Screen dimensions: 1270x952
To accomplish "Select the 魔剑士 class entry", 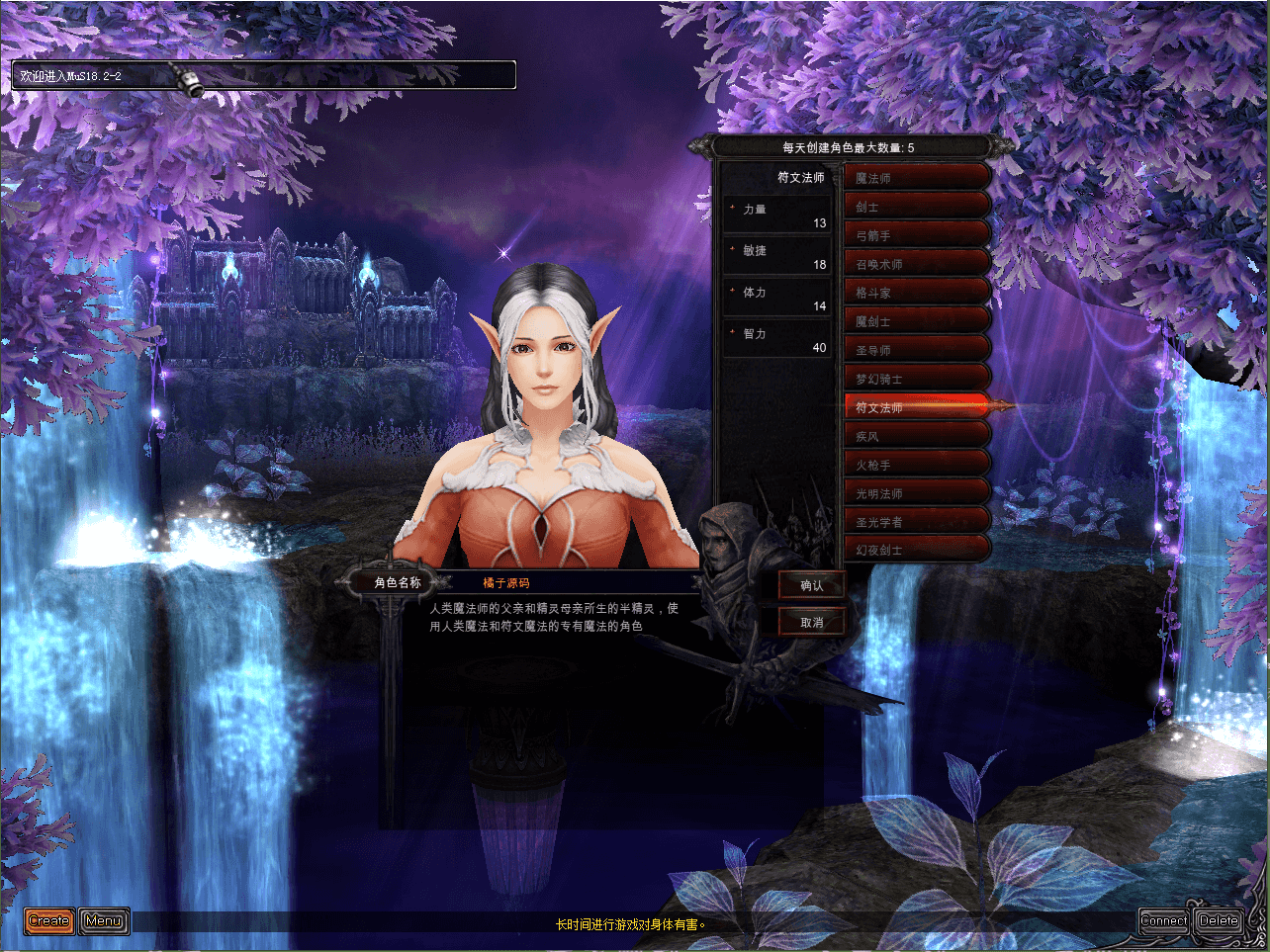I will point(916,321).
